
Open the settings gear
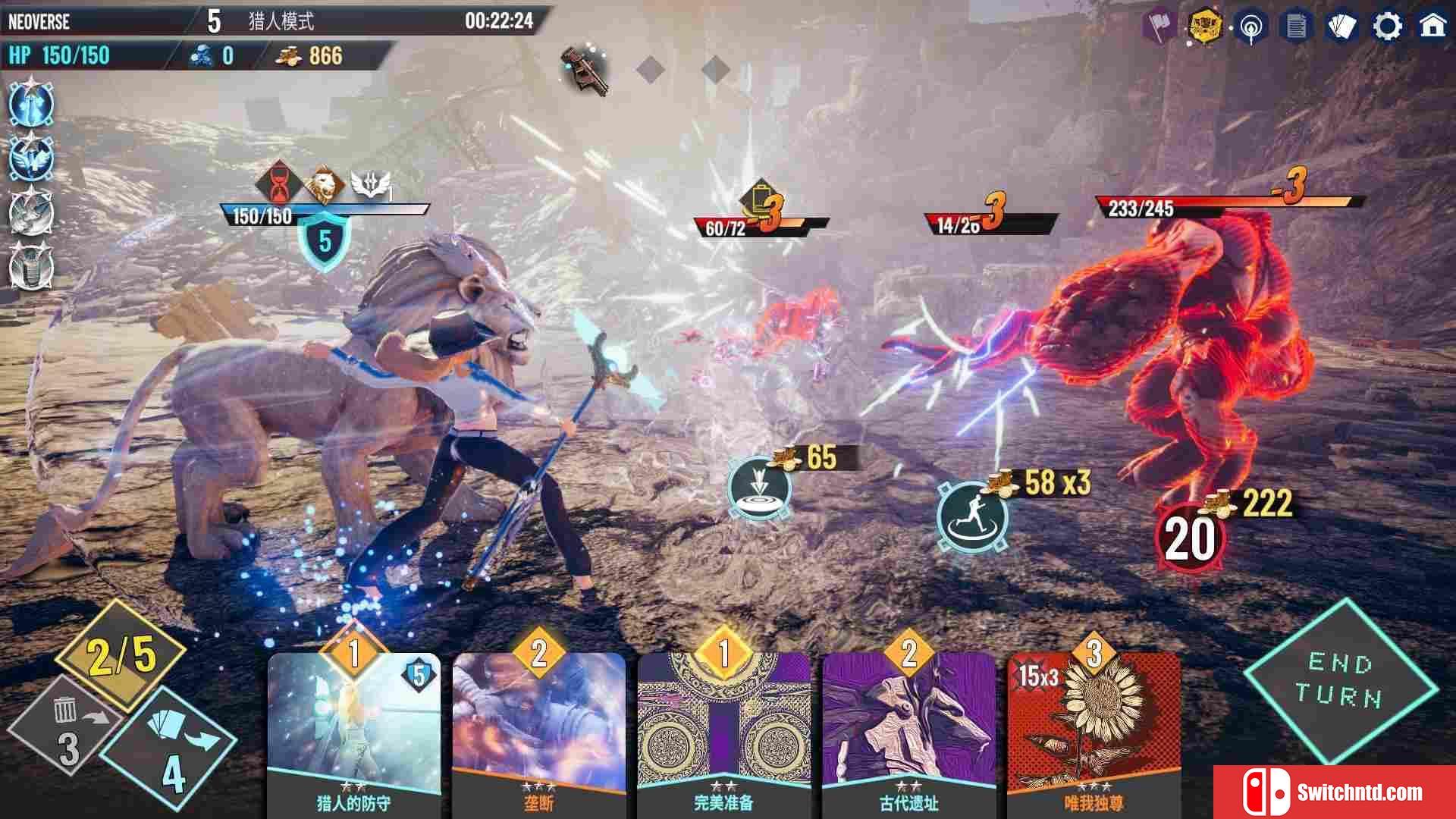1387,27
